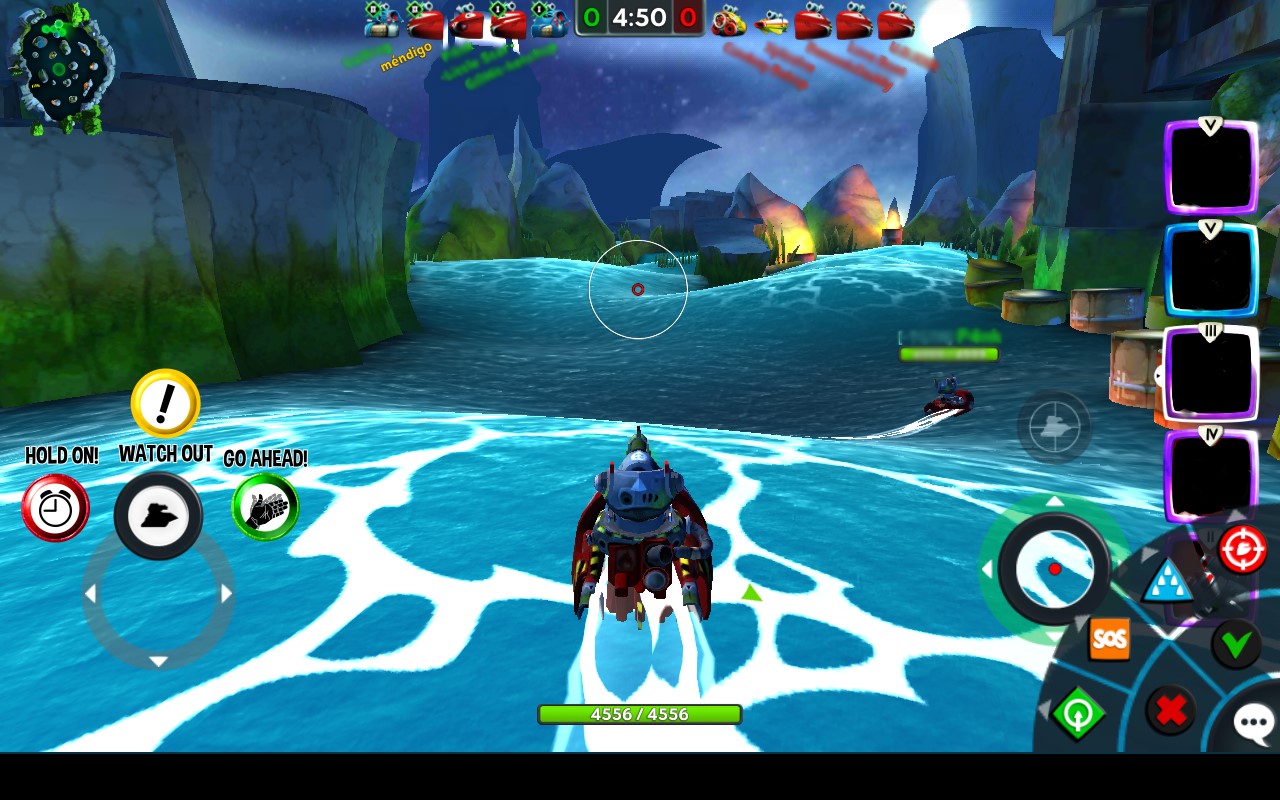Tap the yellow Watch Out exclamation button
The width and height of the screenshot is (1280, 800).
pos(166,404)
